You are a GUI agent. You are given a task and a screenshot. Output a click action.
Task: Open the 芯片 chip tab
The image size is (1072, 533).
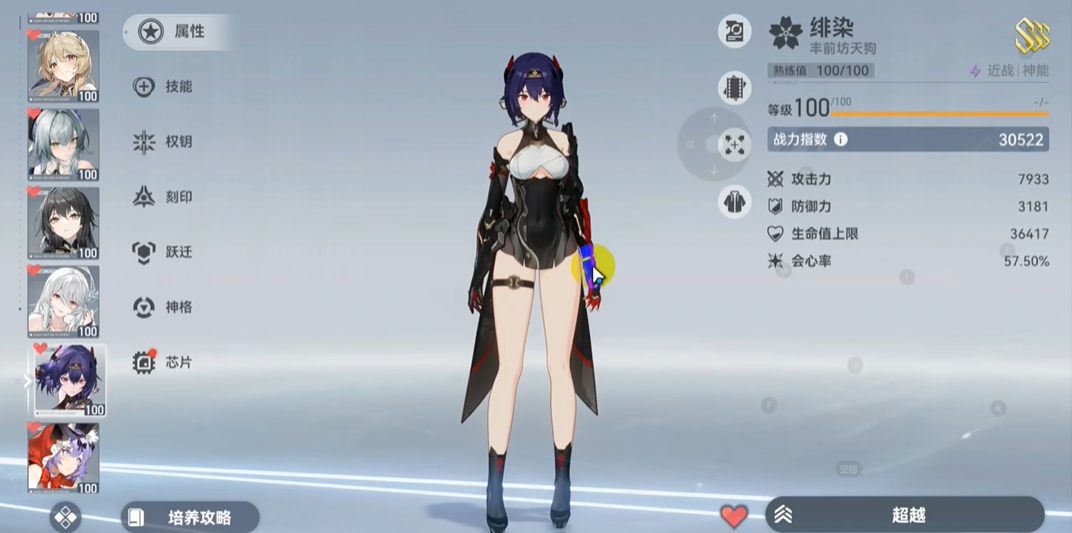click(163, 362)
